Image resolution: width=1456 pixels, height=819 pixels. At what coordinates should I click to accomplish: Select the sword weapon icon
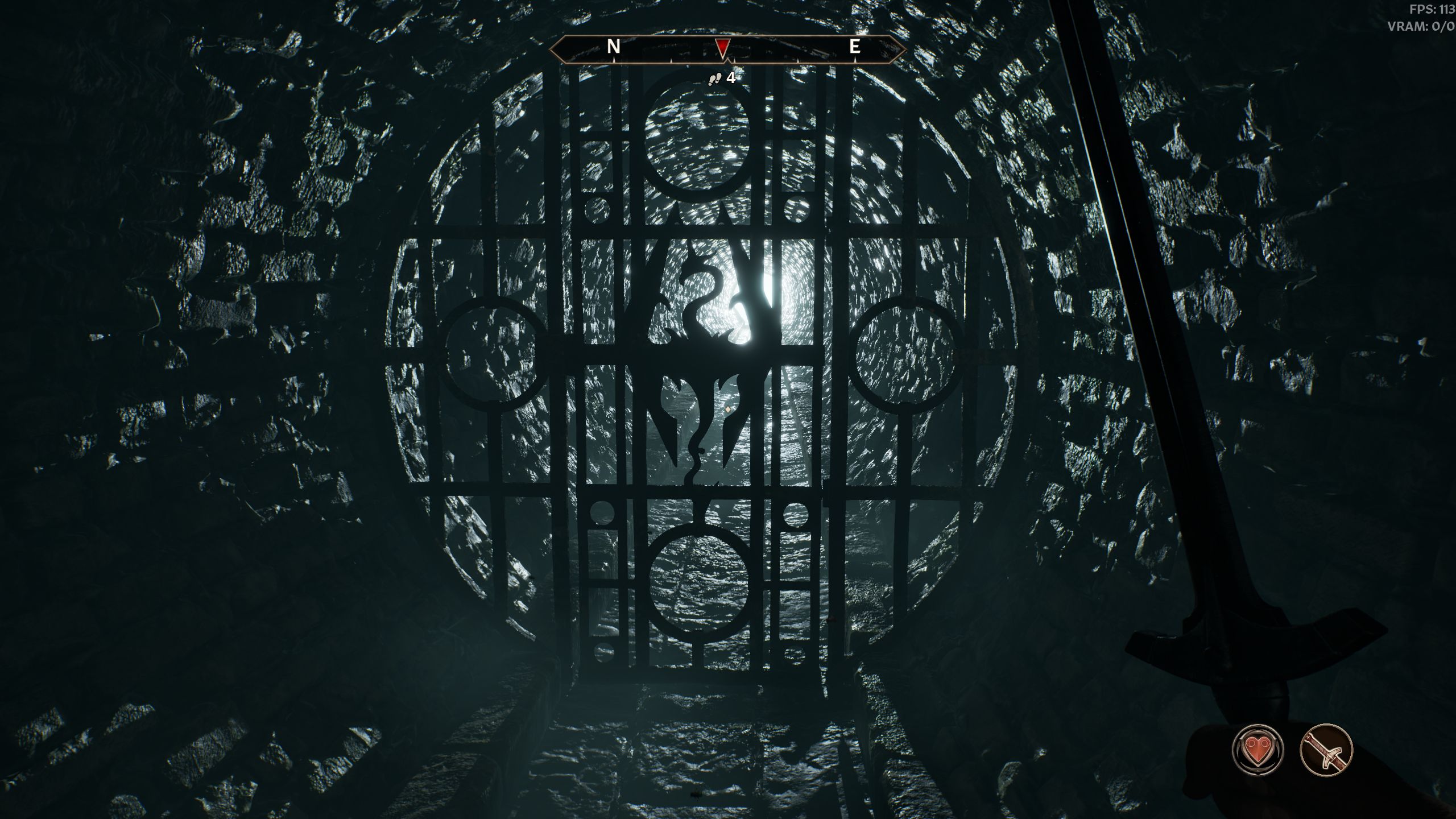(x=1326, y=749)
